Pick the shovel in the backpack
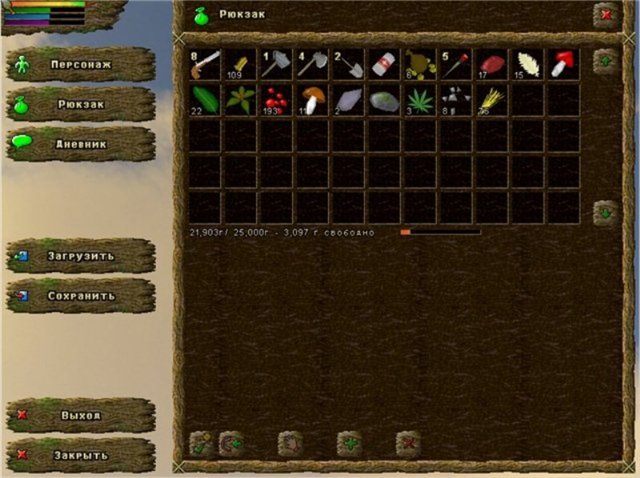Screen dimensions: 640x478 348,64
